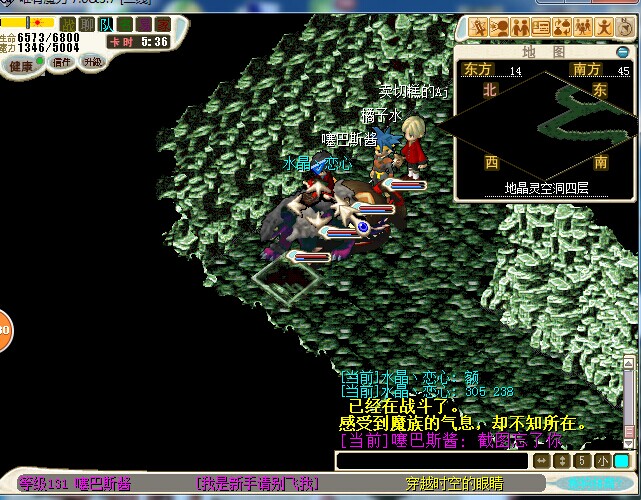Pick the cyan chat color swatch
Viewport: 641px width, 500px height.
[621, 461]
